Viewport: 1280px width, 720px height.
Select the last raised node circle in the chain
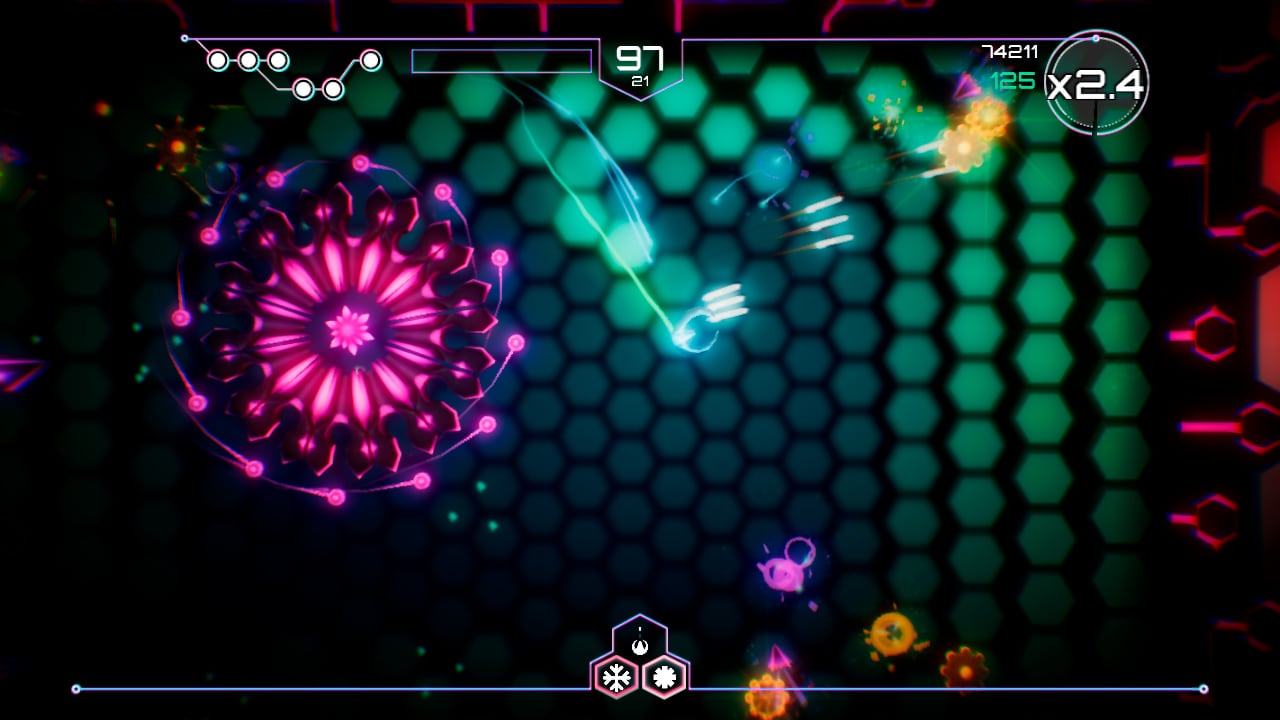[x=370, y=58]
